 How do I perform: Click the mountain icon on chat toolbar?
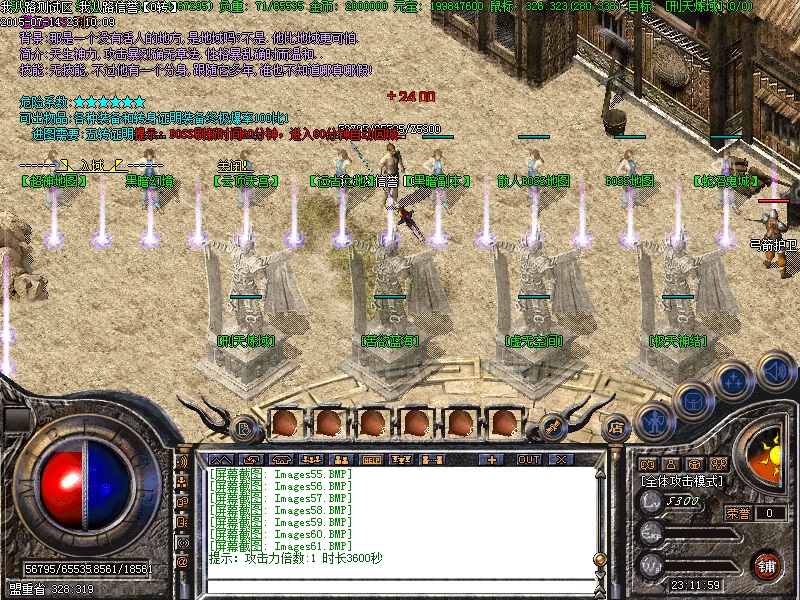219,459
